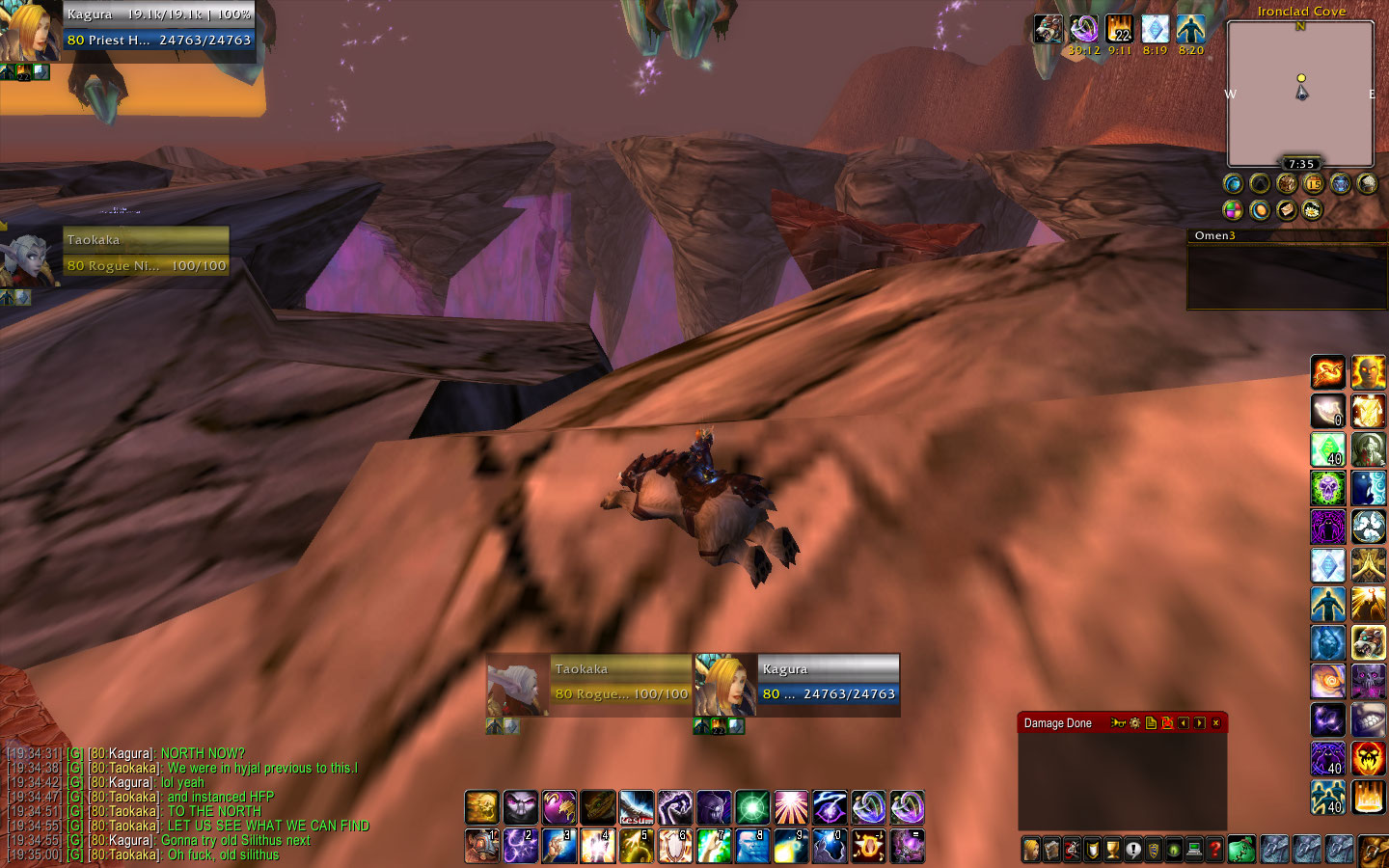Open the damage meter gear settings
The height and width of the screenshot is (868, 1389).
point(1134,723)
